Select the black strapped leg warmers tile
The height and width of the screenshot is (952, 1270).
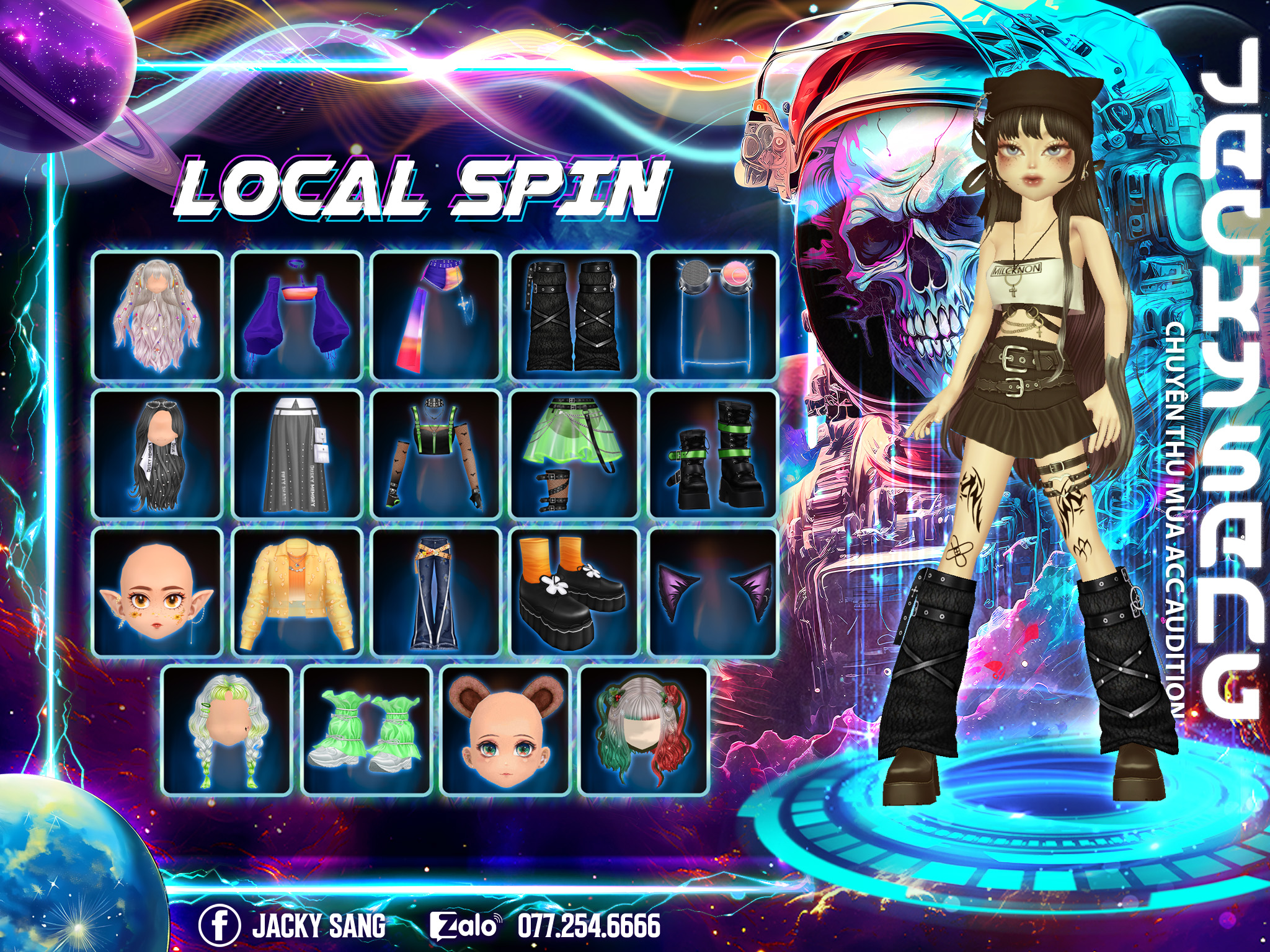click(575, 315)
